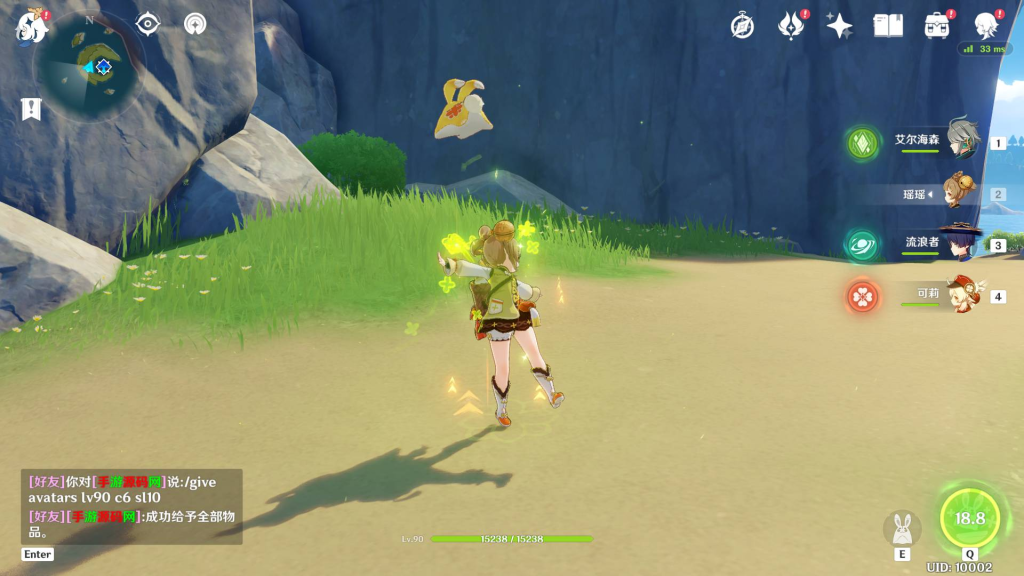This screenshot has height=576, width=1024.
Task: Activate the green elemental burst
Action: pyautogui.click(x=969, y=518)
